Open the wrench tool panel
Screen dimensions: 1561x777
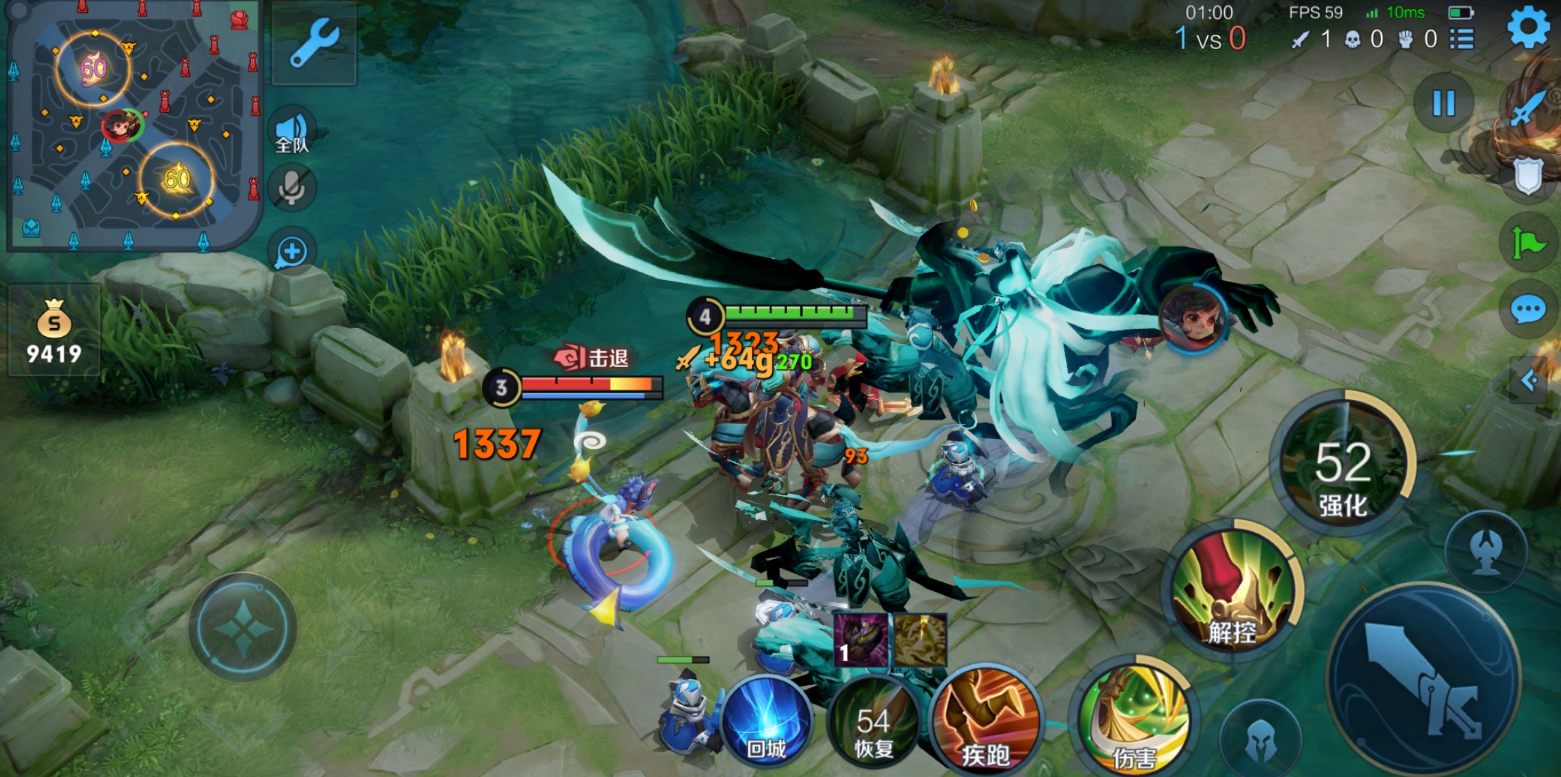[x=314, y=44]
